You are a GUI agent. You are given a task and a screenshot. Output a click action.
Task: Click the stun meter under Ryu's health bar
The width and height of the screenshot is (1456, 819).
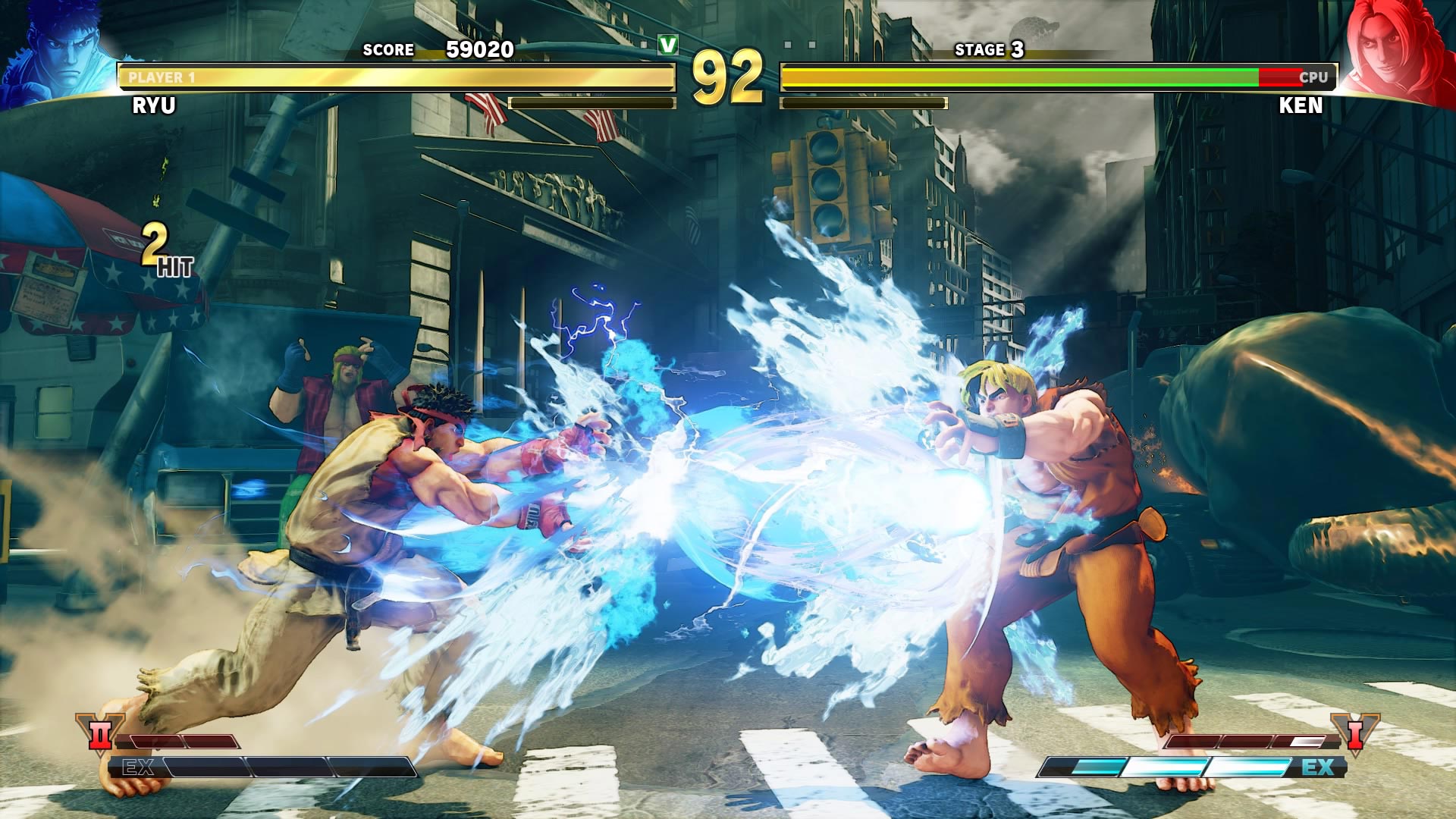tap(591, 102)
